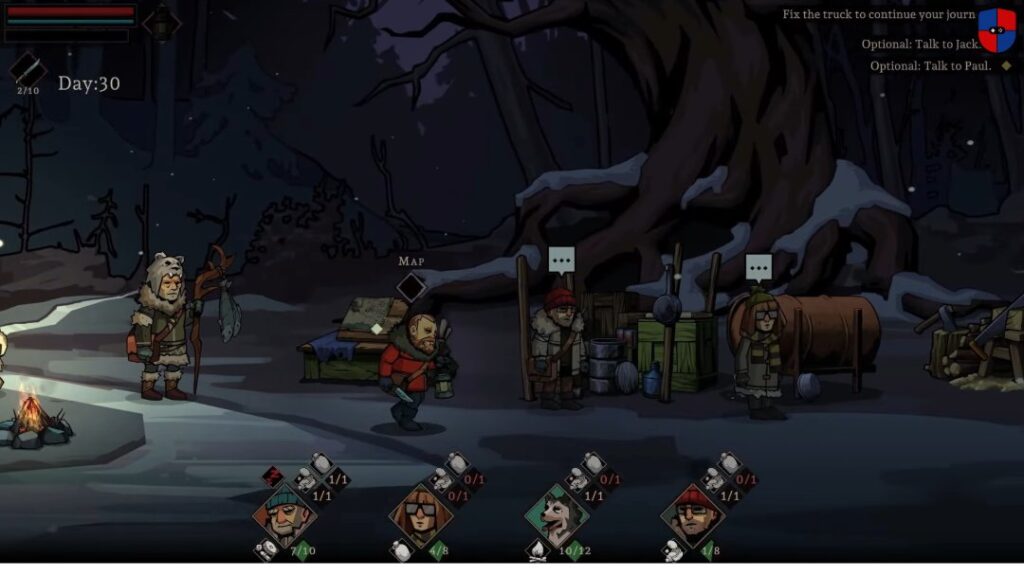Click the speech bubble above the red-hat man
The width and height of the screenshot is (1024, 576).
tap(562, 260)
